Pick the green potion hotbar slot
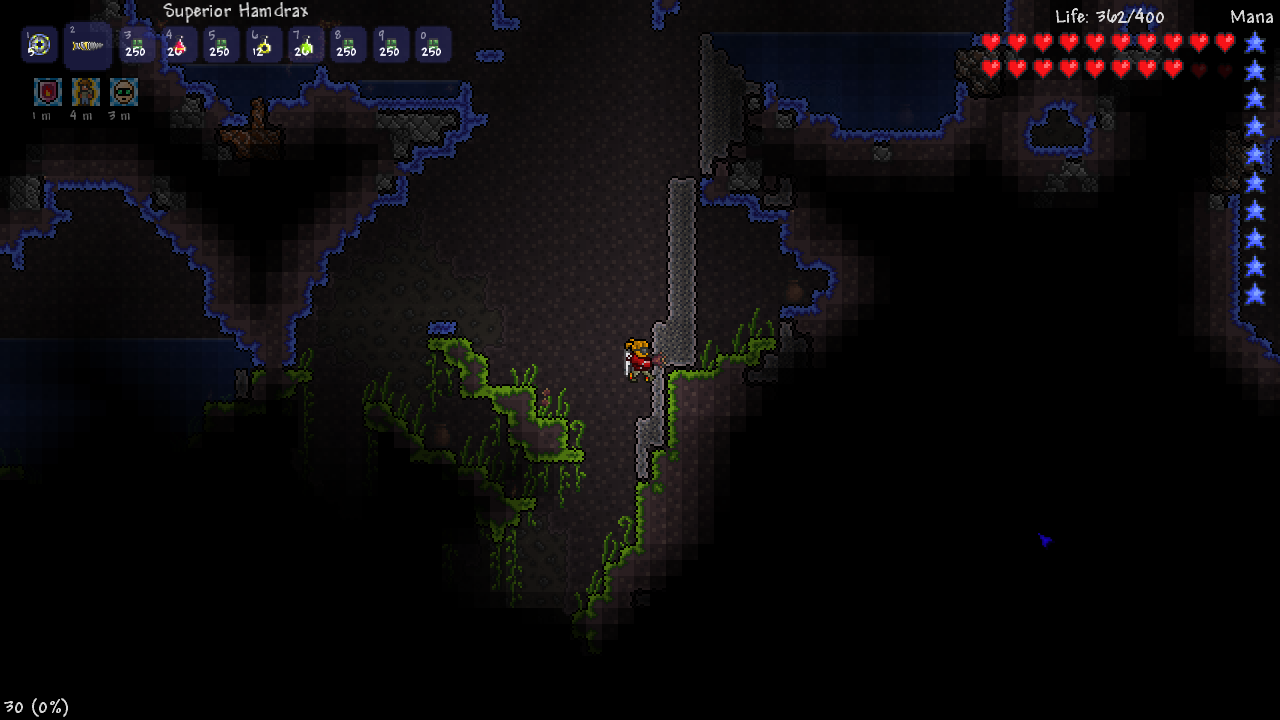Viewport: 1280px width, 720px height. (x=305, y=45)
